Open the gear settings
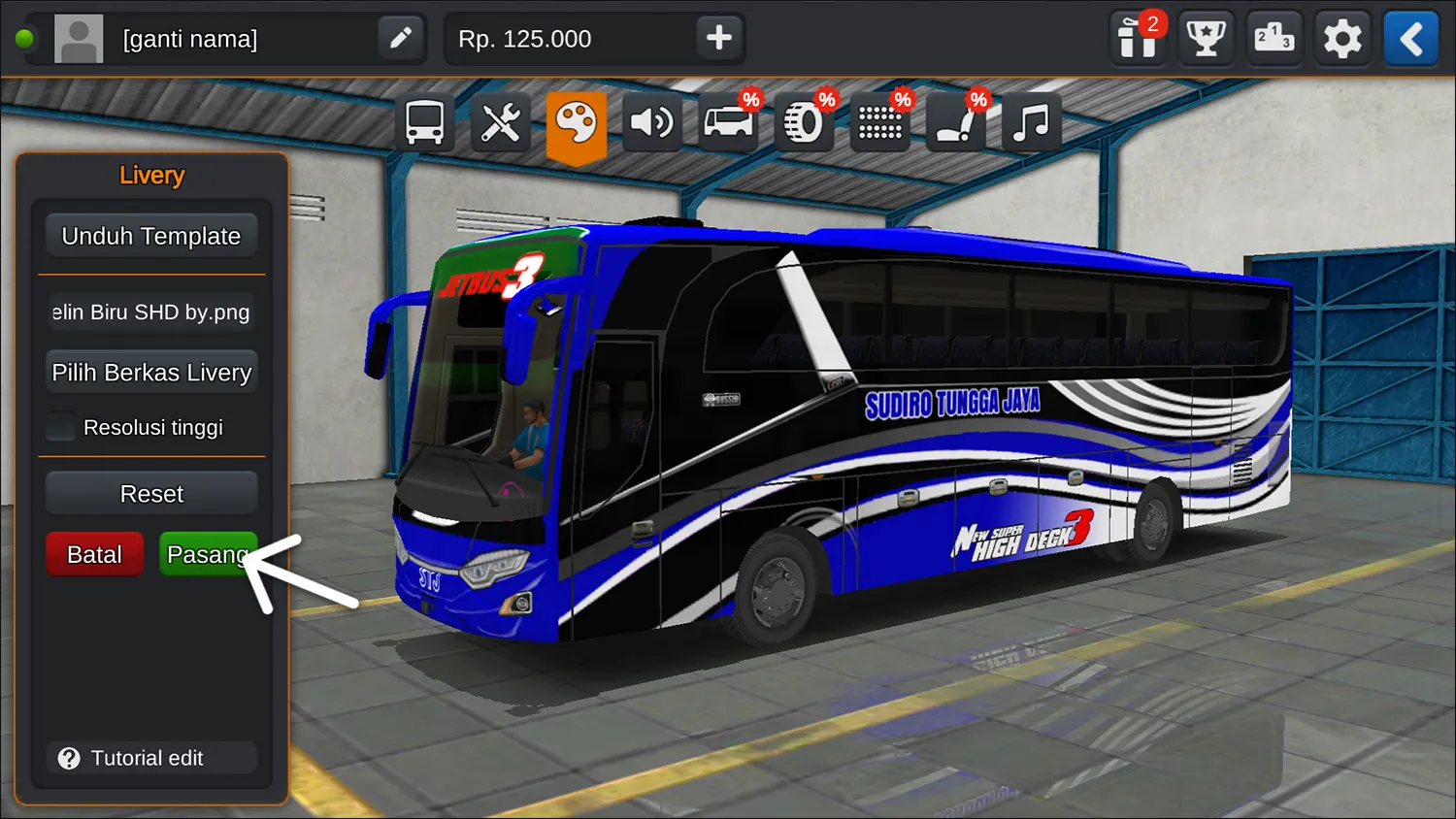 1342,39
